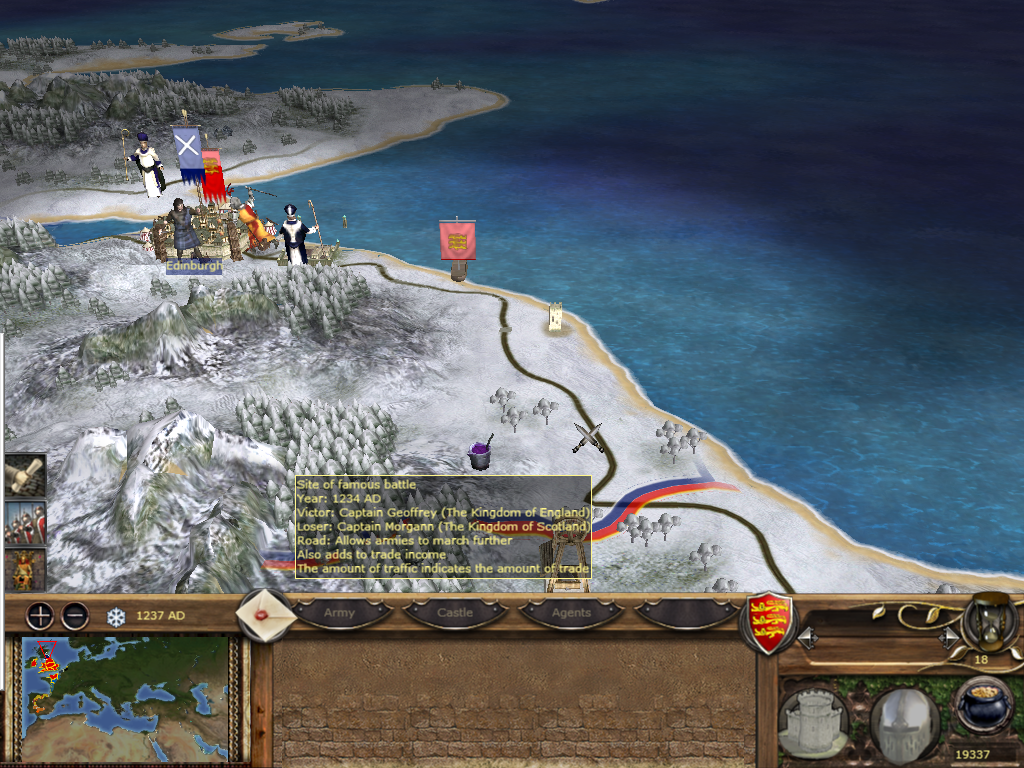Open the England faction shield overview

(770, 620)
